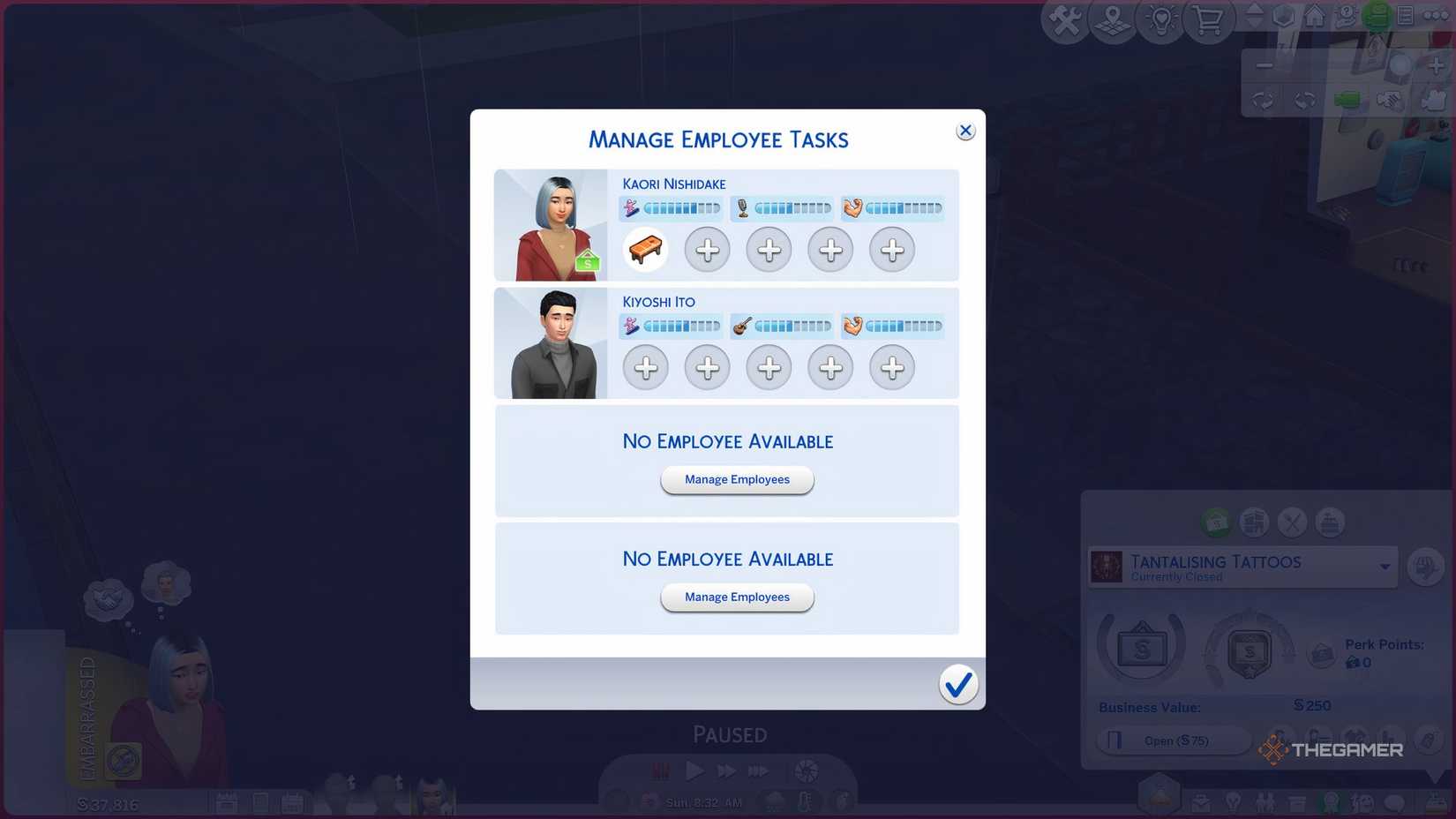The width and height of the screenshot is (1456, 819).
Task: Click the lightbulb inspiration icon in the top toolbar
Action: point(1161,21)
